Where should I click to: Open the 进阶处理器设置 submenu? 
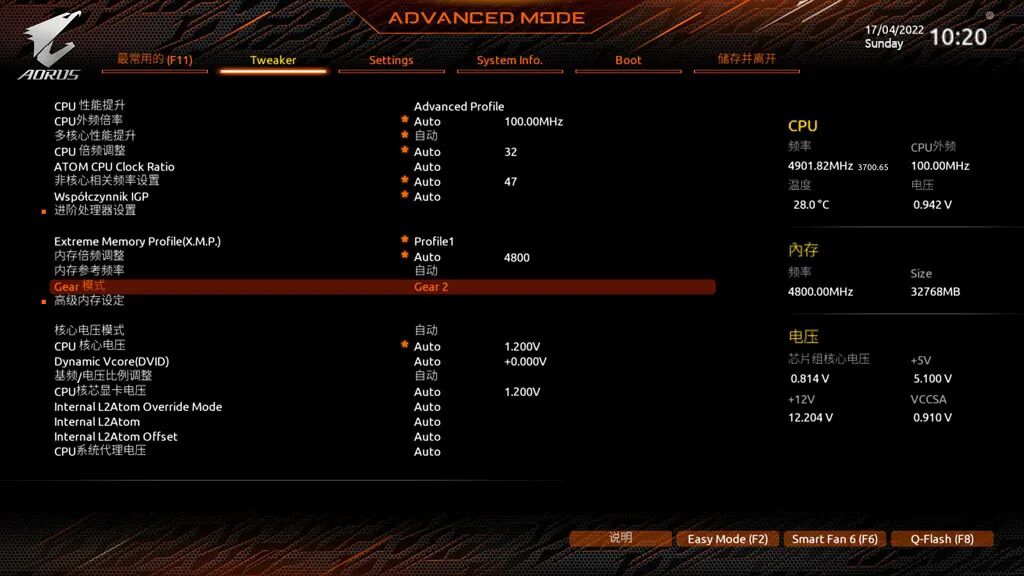coord(95,211)
